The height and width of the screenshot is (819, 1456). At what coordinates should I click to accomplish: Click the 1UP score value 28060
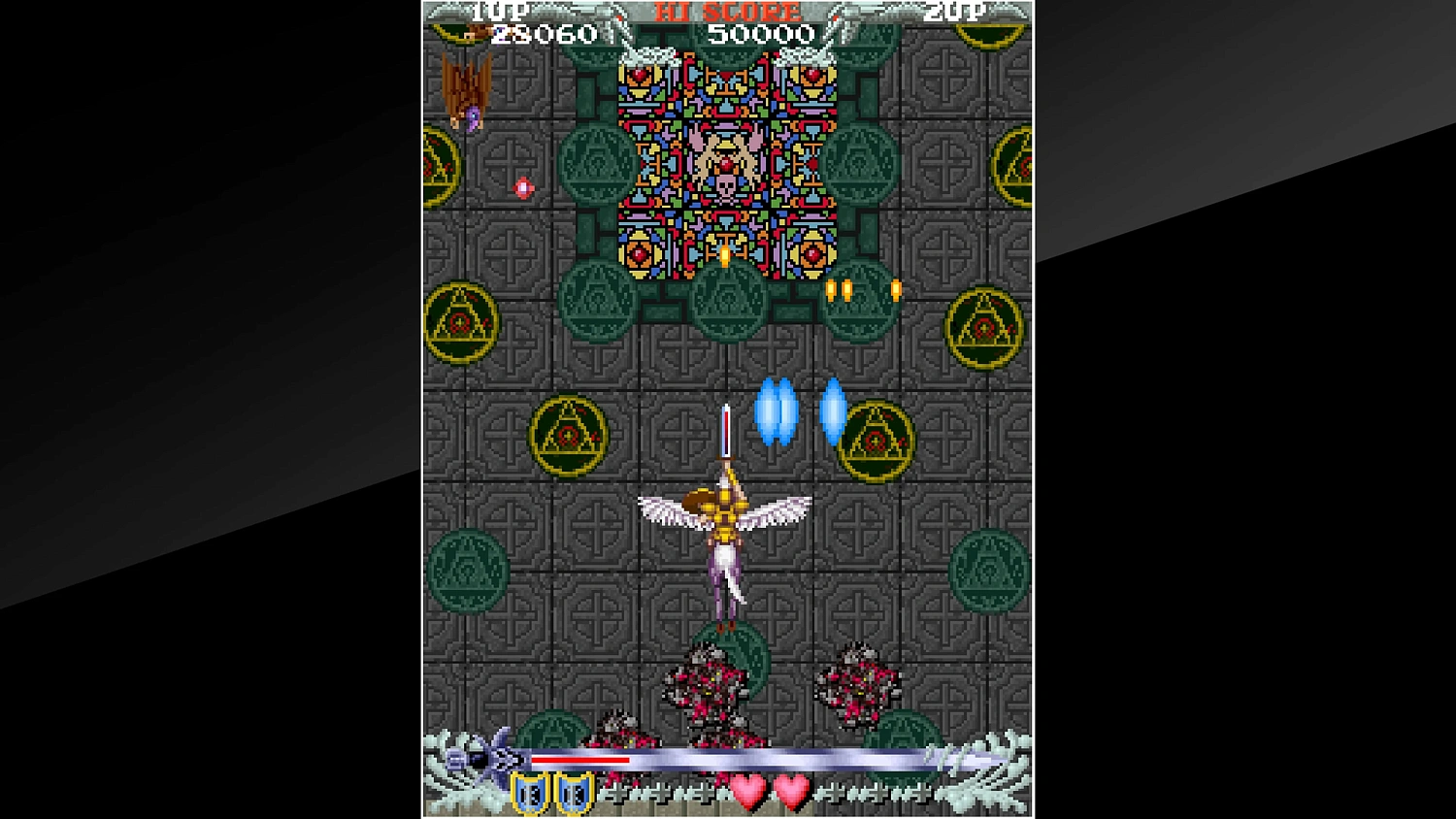(542, 32)
